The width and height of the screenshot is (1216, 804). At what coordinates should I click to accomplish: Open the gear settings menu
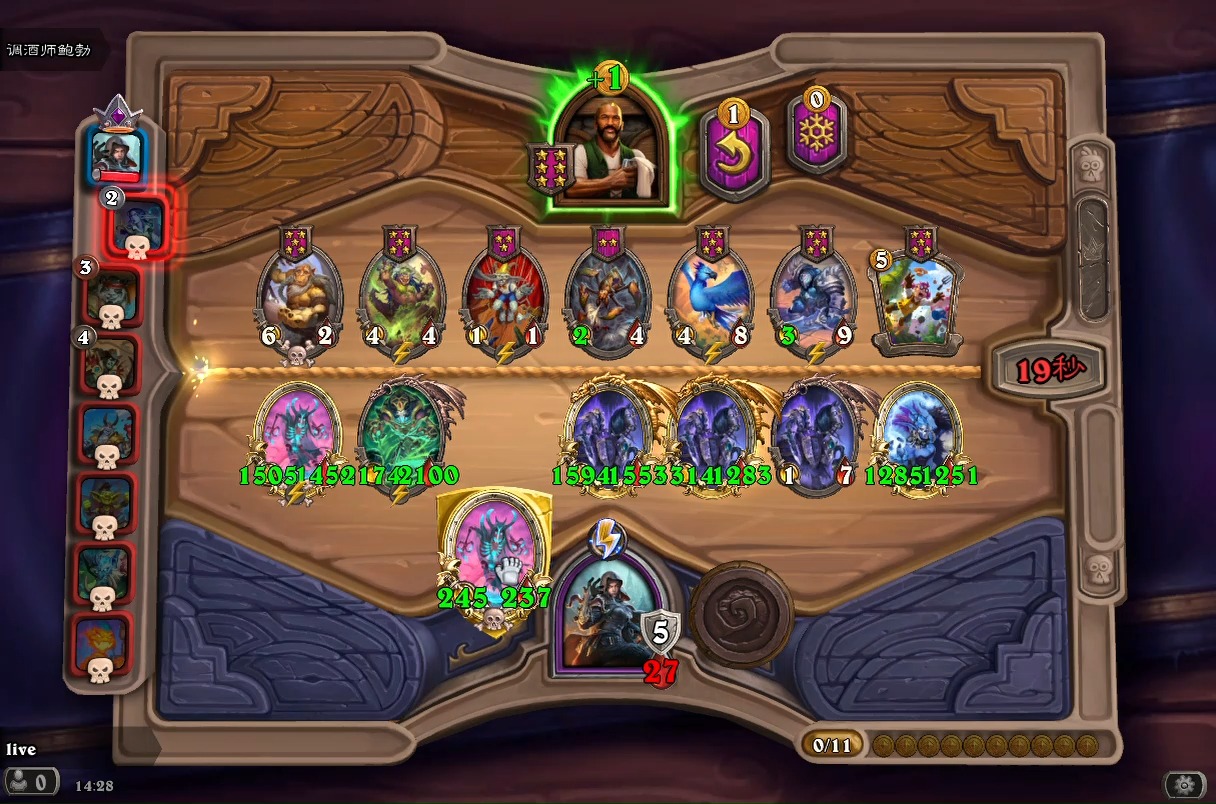point(1184,784)
